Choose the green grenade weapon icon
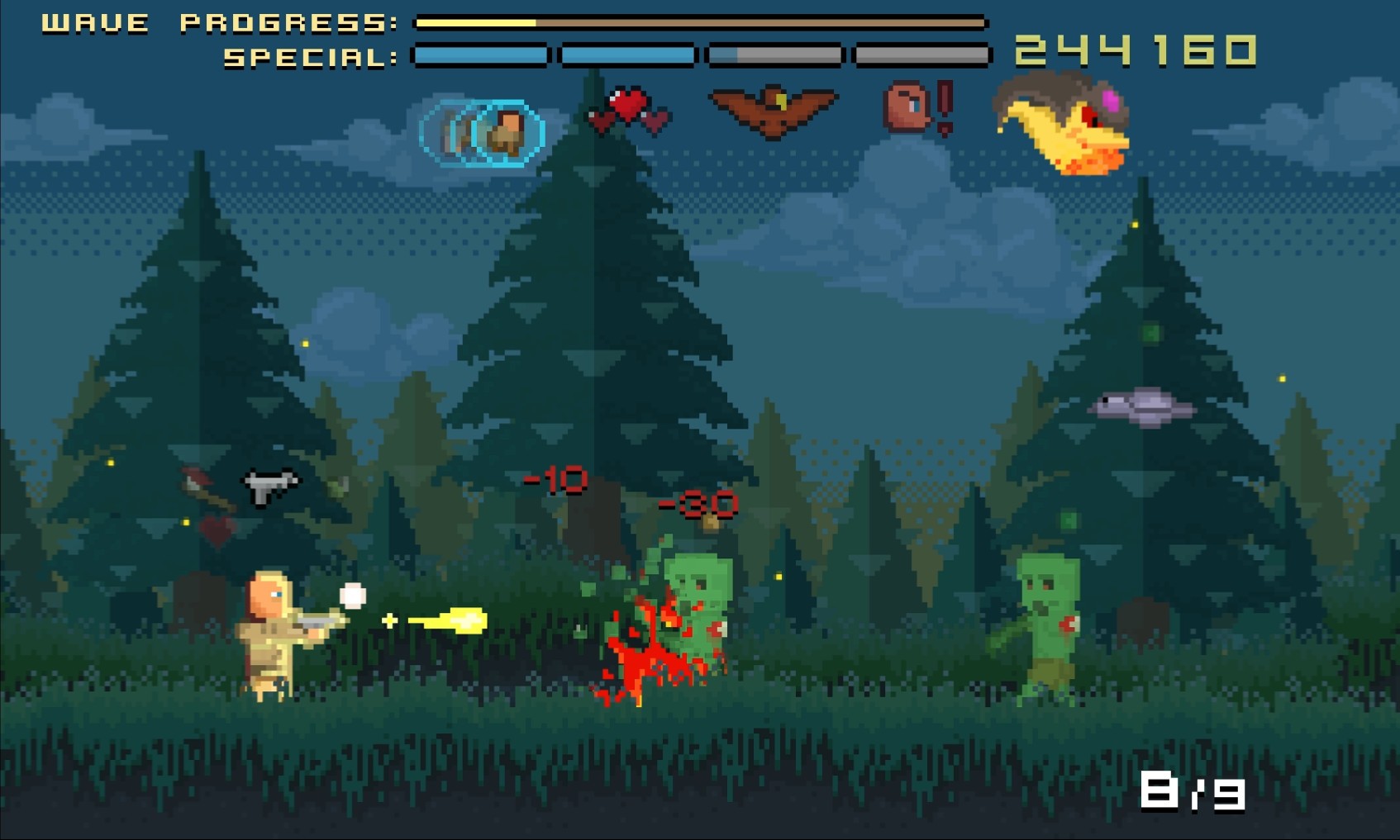 (337, 489)
